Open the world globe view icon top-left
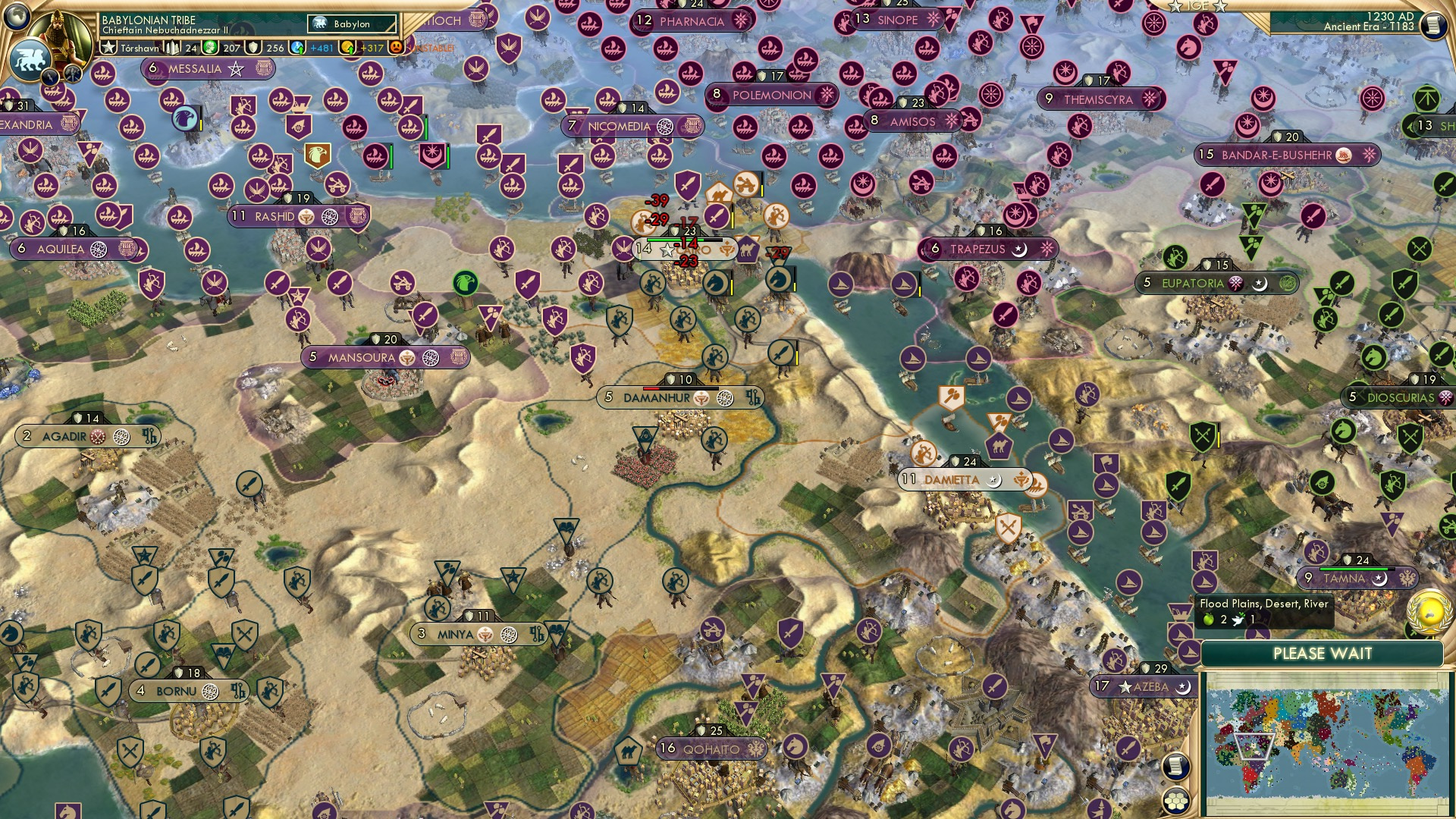Screen dimensions: 1456x819 click(17, 17)
